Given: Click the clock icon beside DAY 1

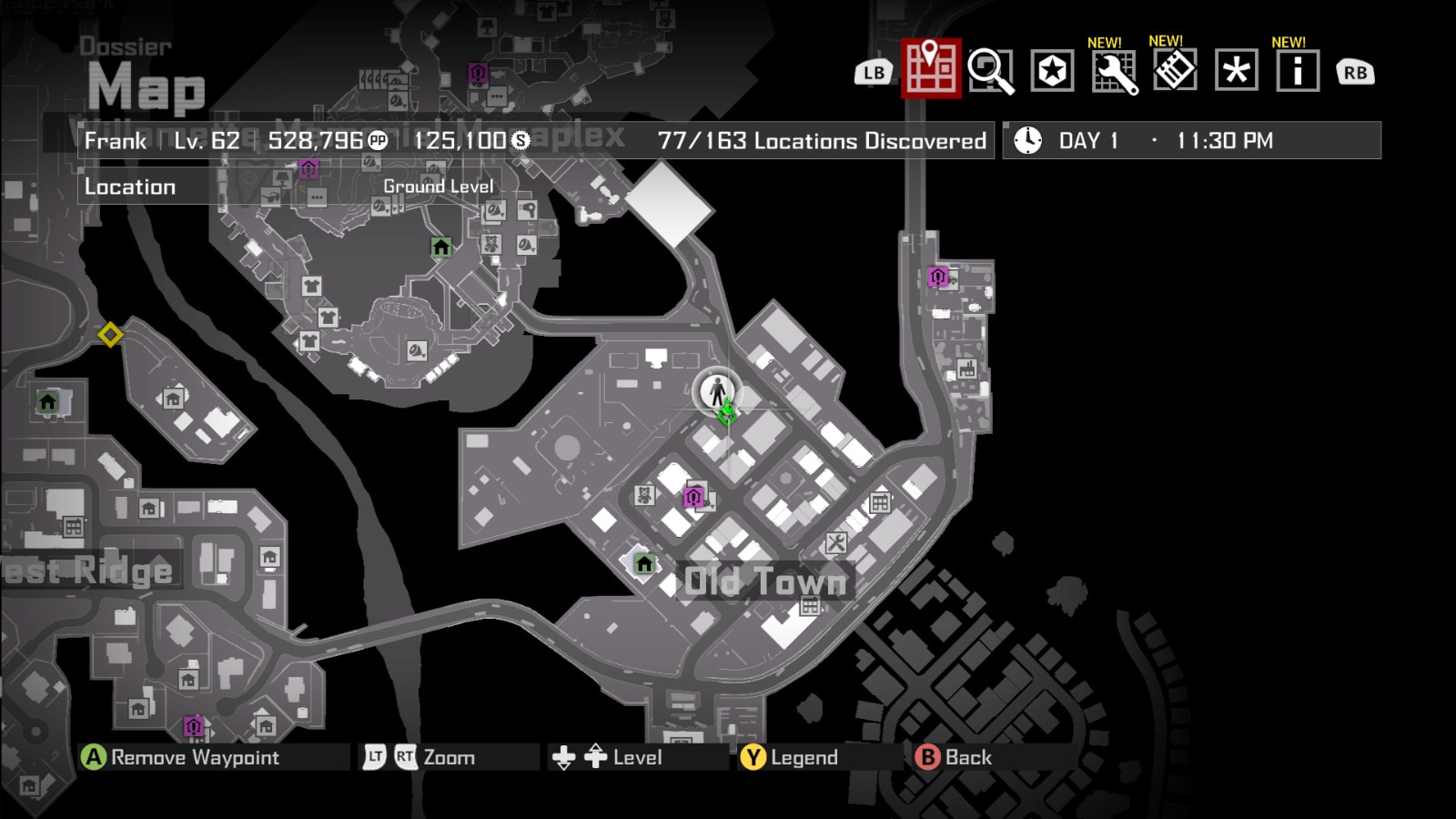Looking at the screenshot, I should 1027,140.
